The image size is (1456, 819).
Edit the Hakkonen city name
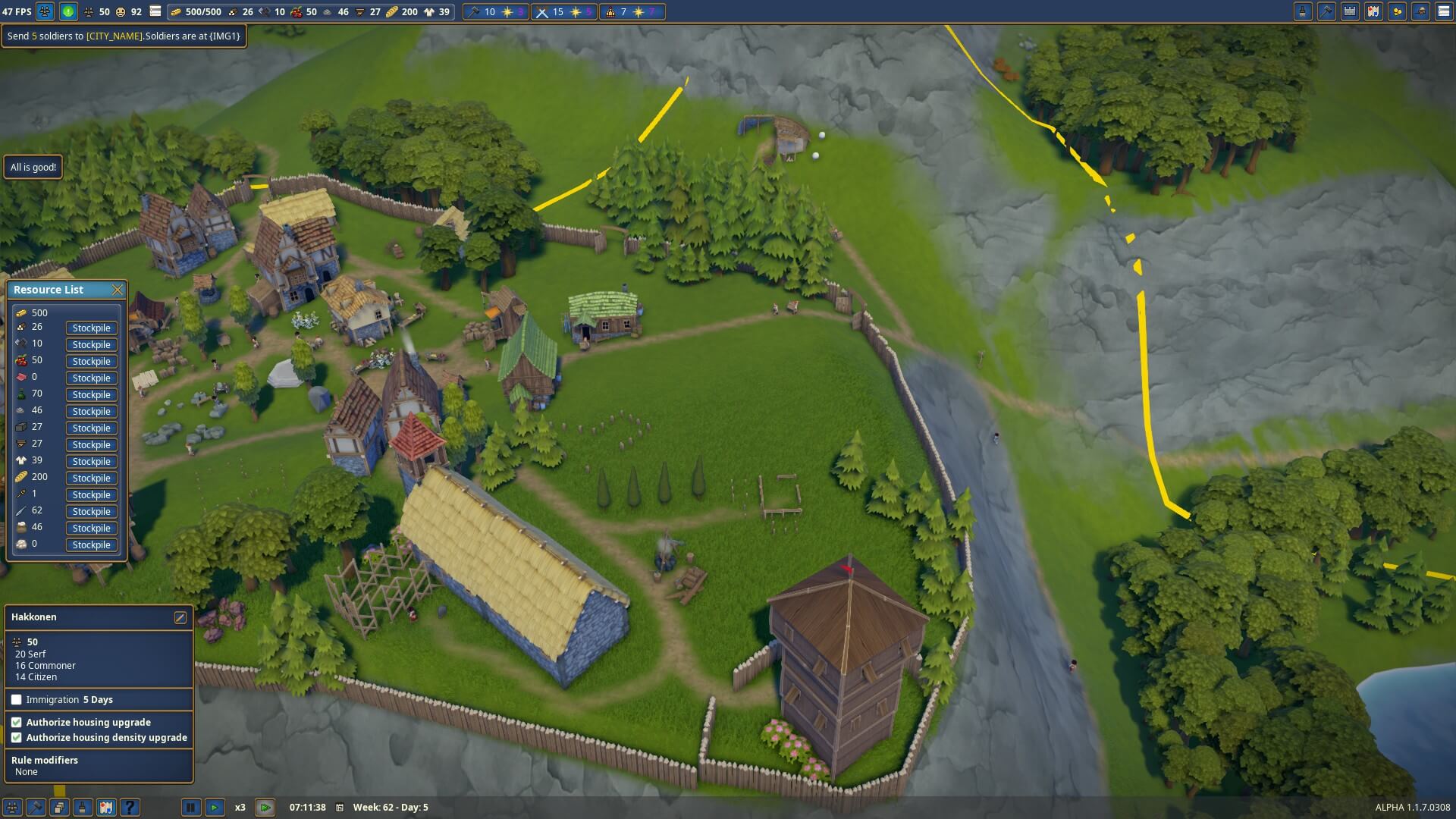[x=180, y=617]
